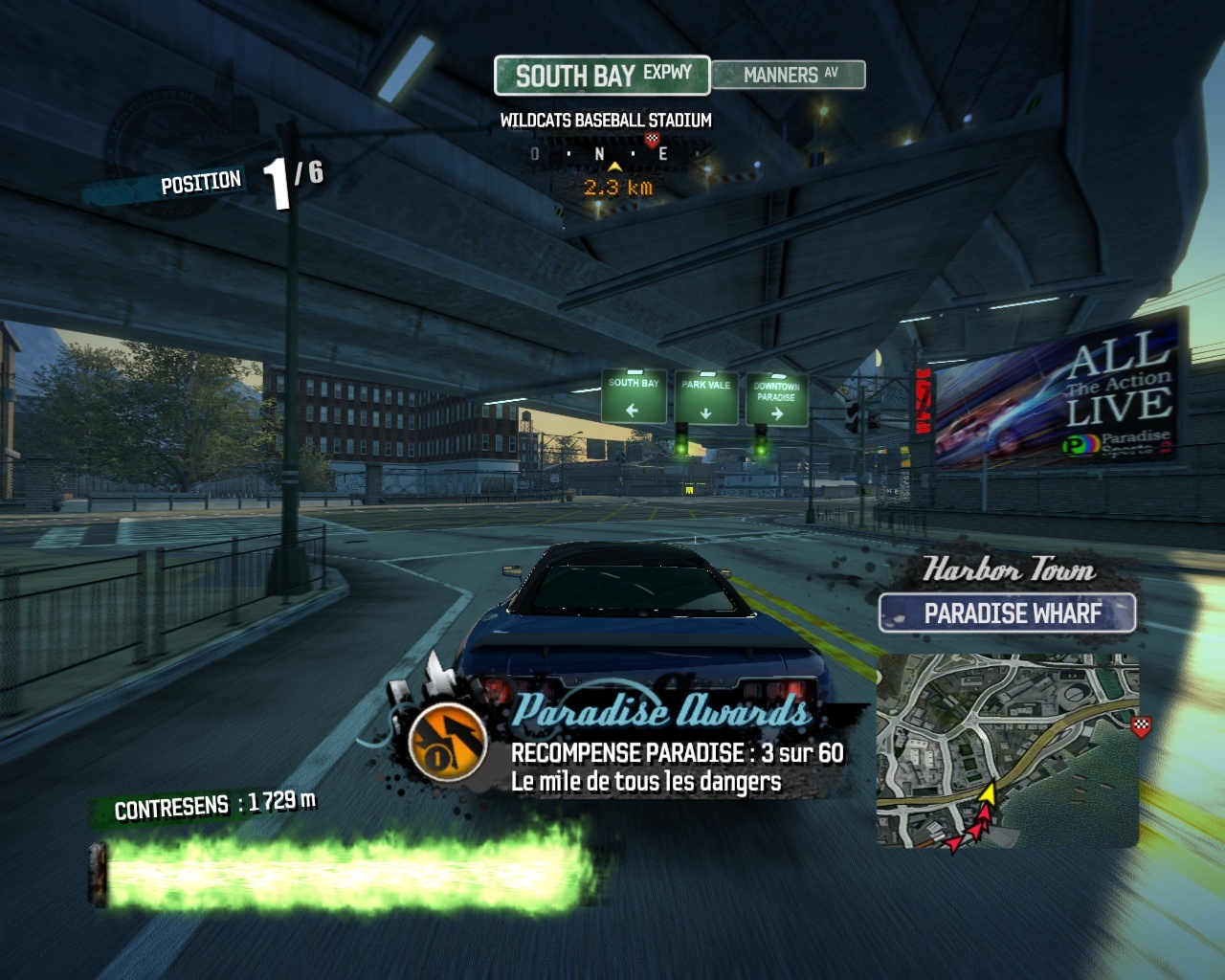Image resolution: width=1225 pixels, height=980 pixels.
Task: Select the Manners Av street sign
Action: pos(789,75)
